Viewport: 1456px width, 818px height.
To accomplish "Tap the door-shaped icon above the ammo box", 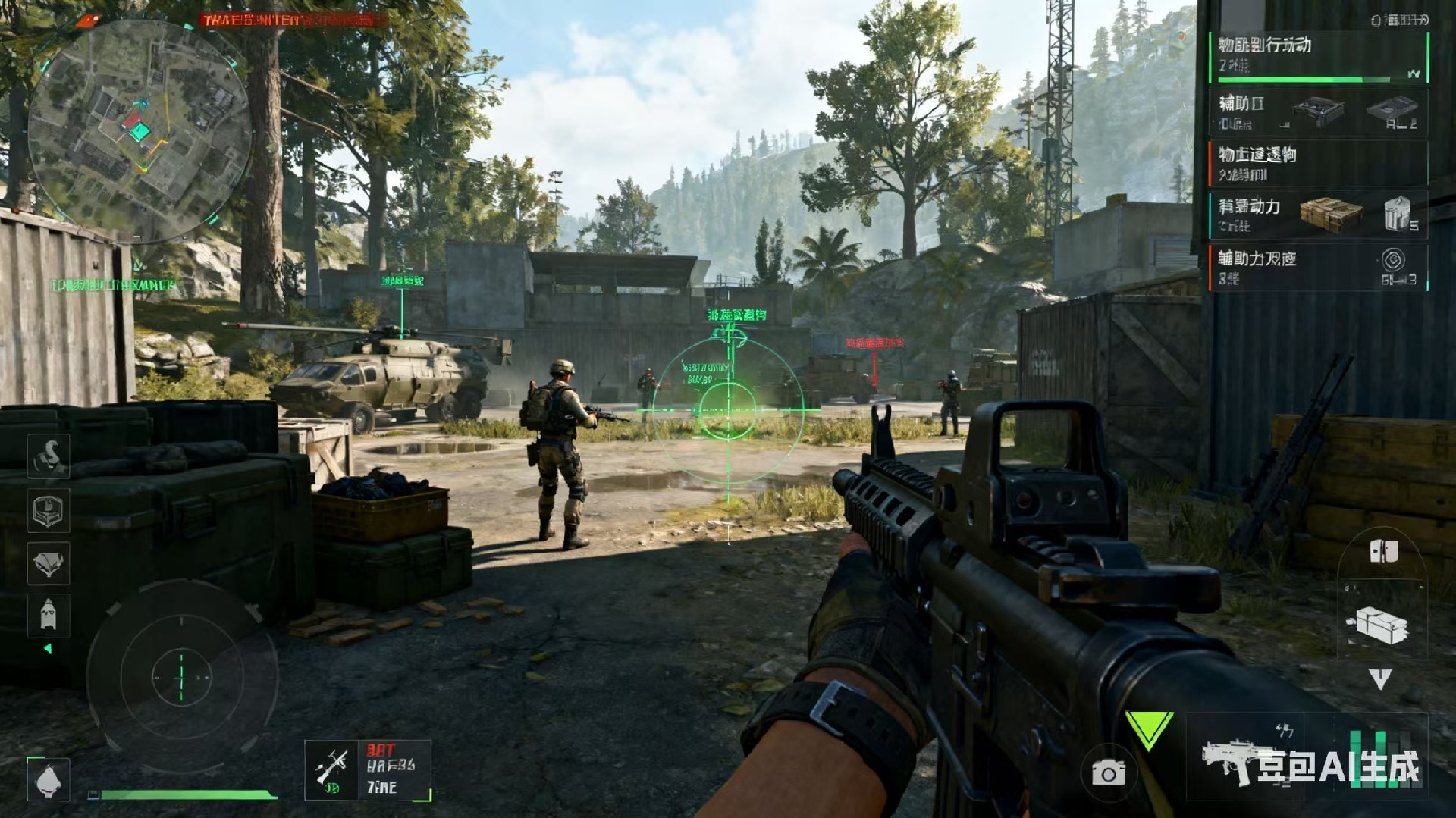I will 1383,551.
